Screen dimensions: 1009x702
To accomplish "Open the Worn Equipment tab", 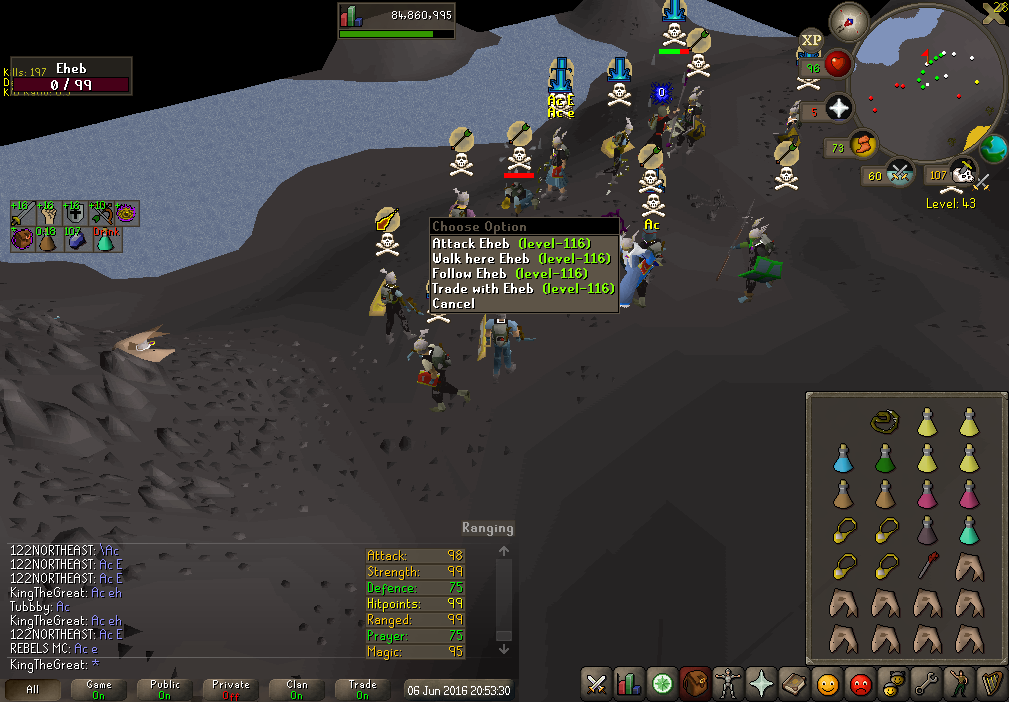I will click(727, 685).
